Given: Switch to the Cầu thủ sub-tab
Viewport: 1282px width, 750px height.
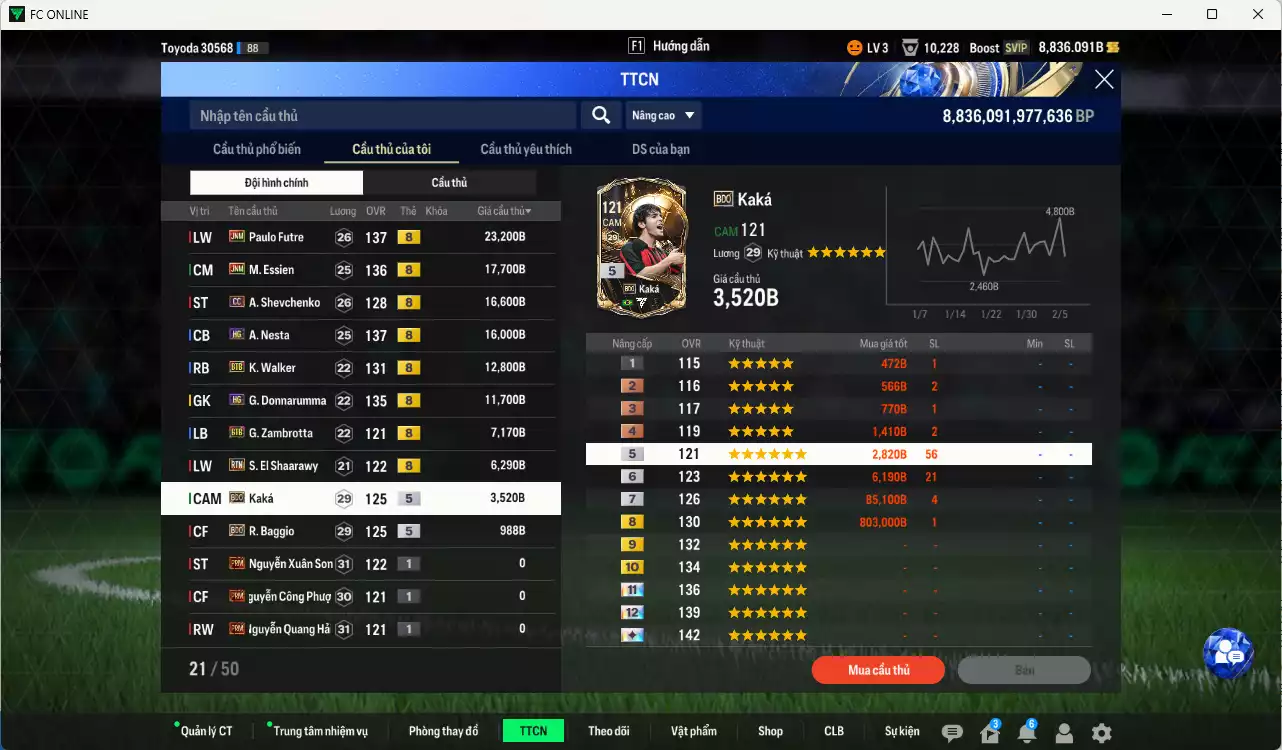Looking at the screenshot, I should pos(449,182).
